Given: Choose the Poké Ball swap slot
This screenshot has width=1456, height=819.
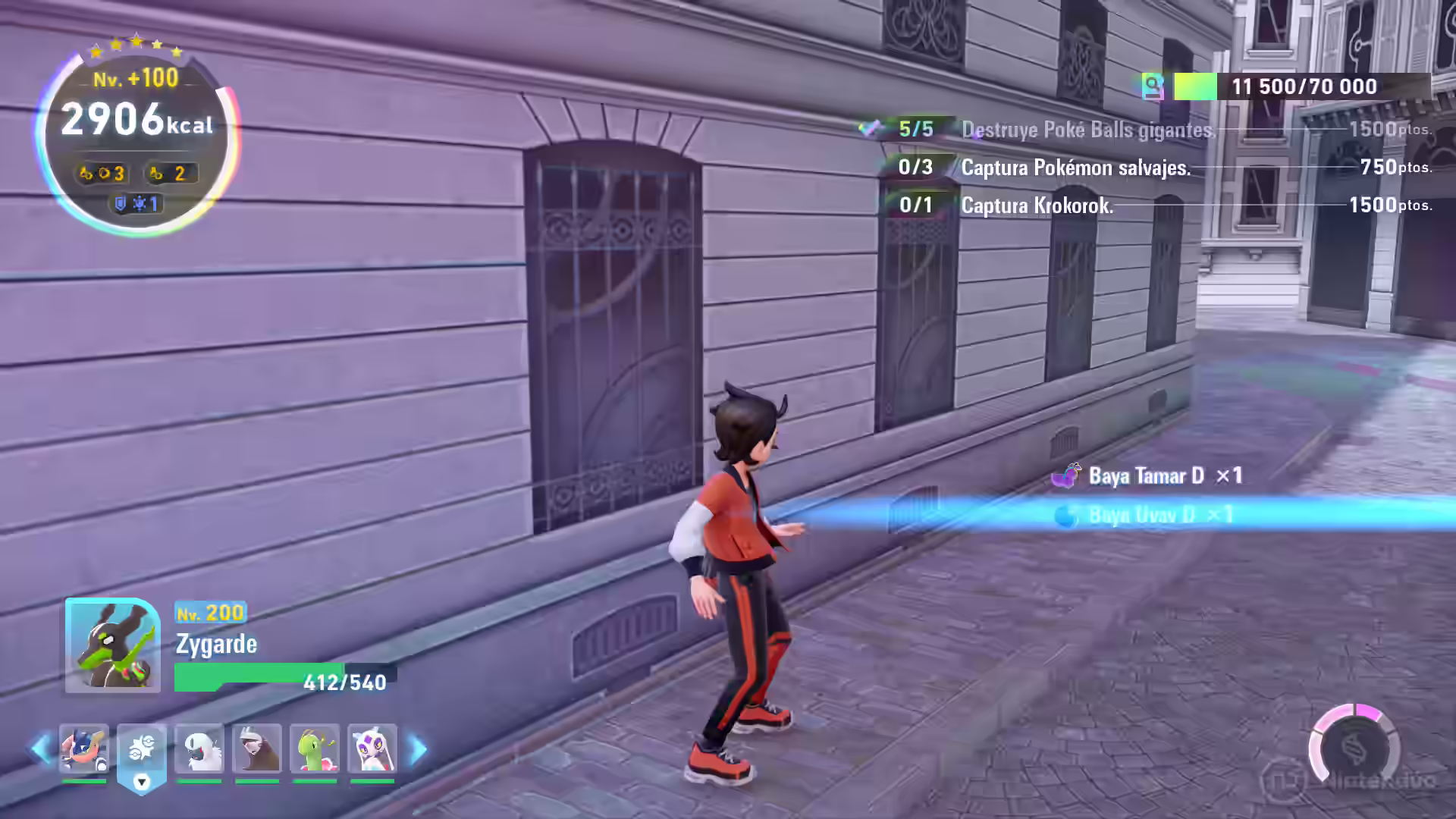Looking at the screenshot, I should (x=142, y=750).
